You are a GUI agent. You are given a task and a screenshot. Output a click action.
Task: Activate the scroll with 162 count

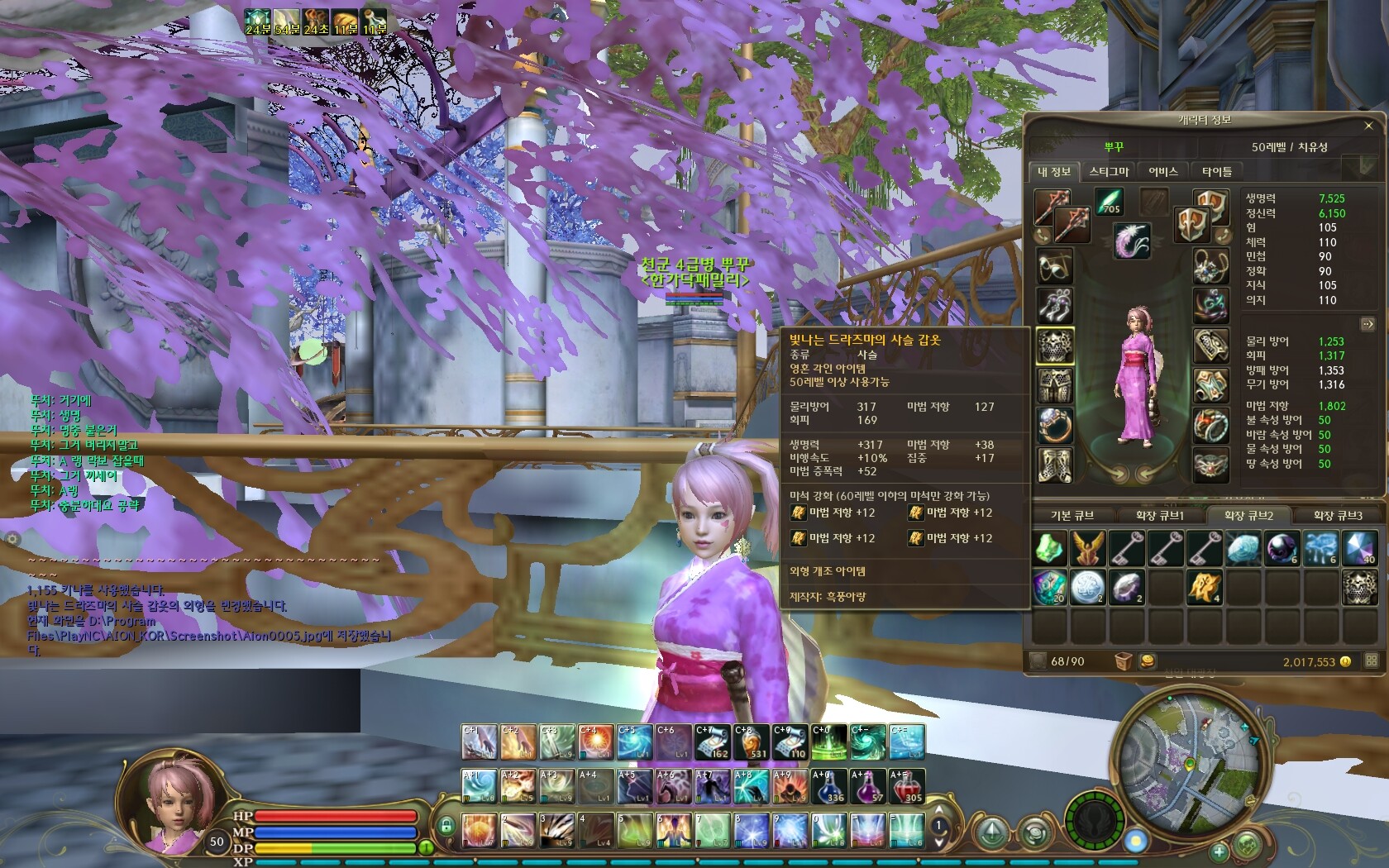711,742
